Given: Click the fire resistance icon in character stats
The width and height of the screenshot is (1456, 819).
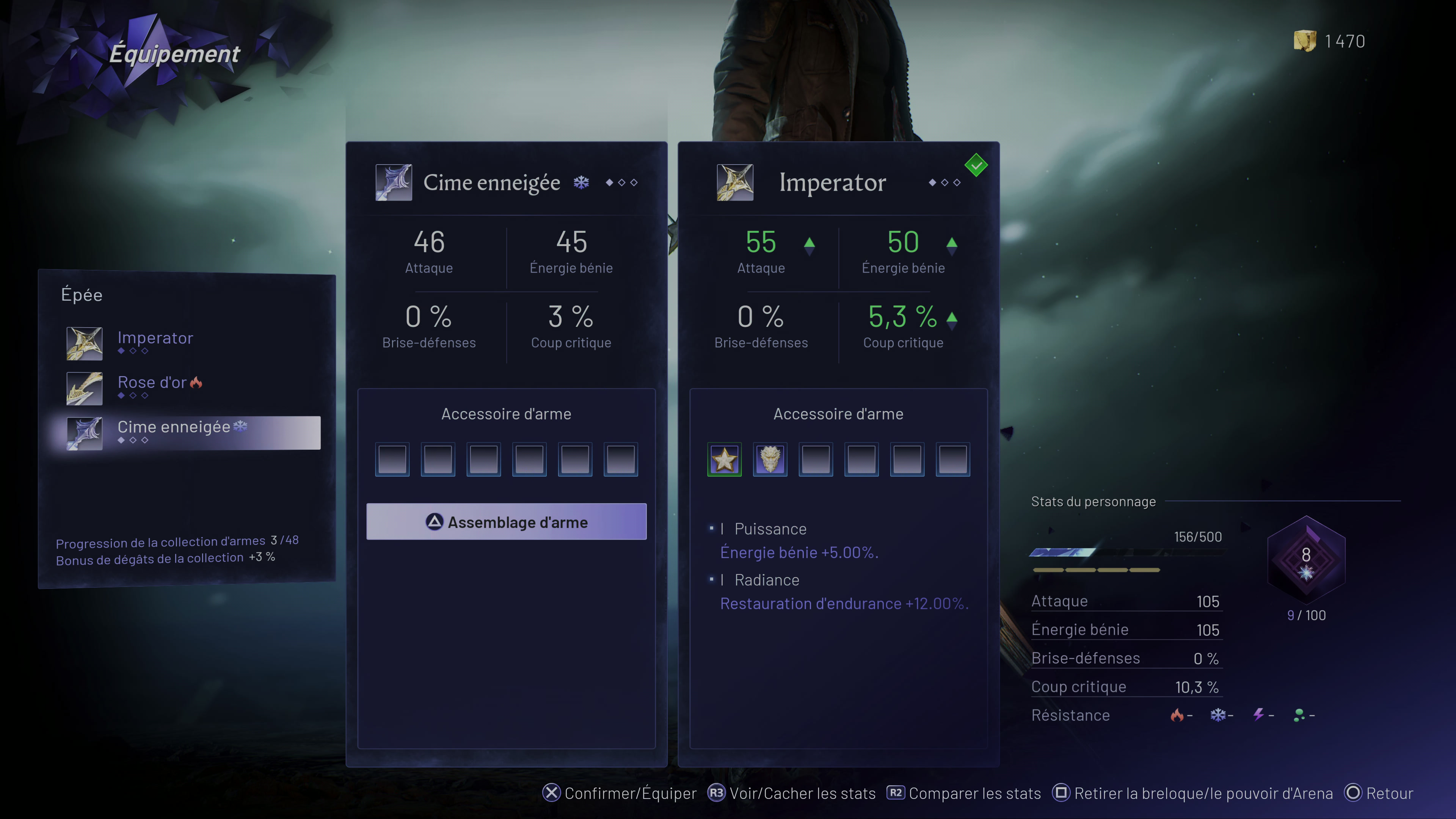Looking at the screenshot, I should [1179, 714].
